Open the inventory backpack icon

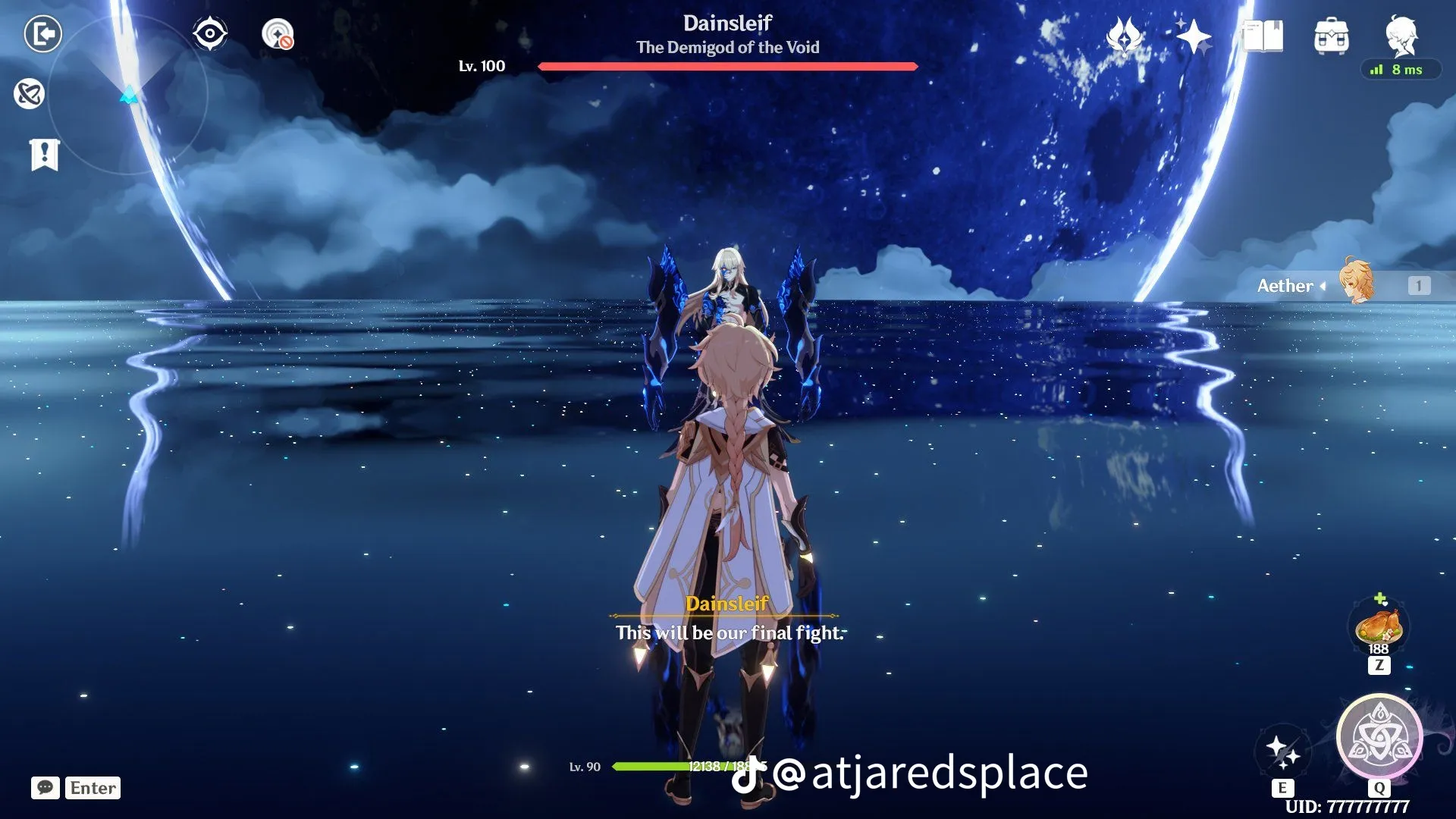1332,36
